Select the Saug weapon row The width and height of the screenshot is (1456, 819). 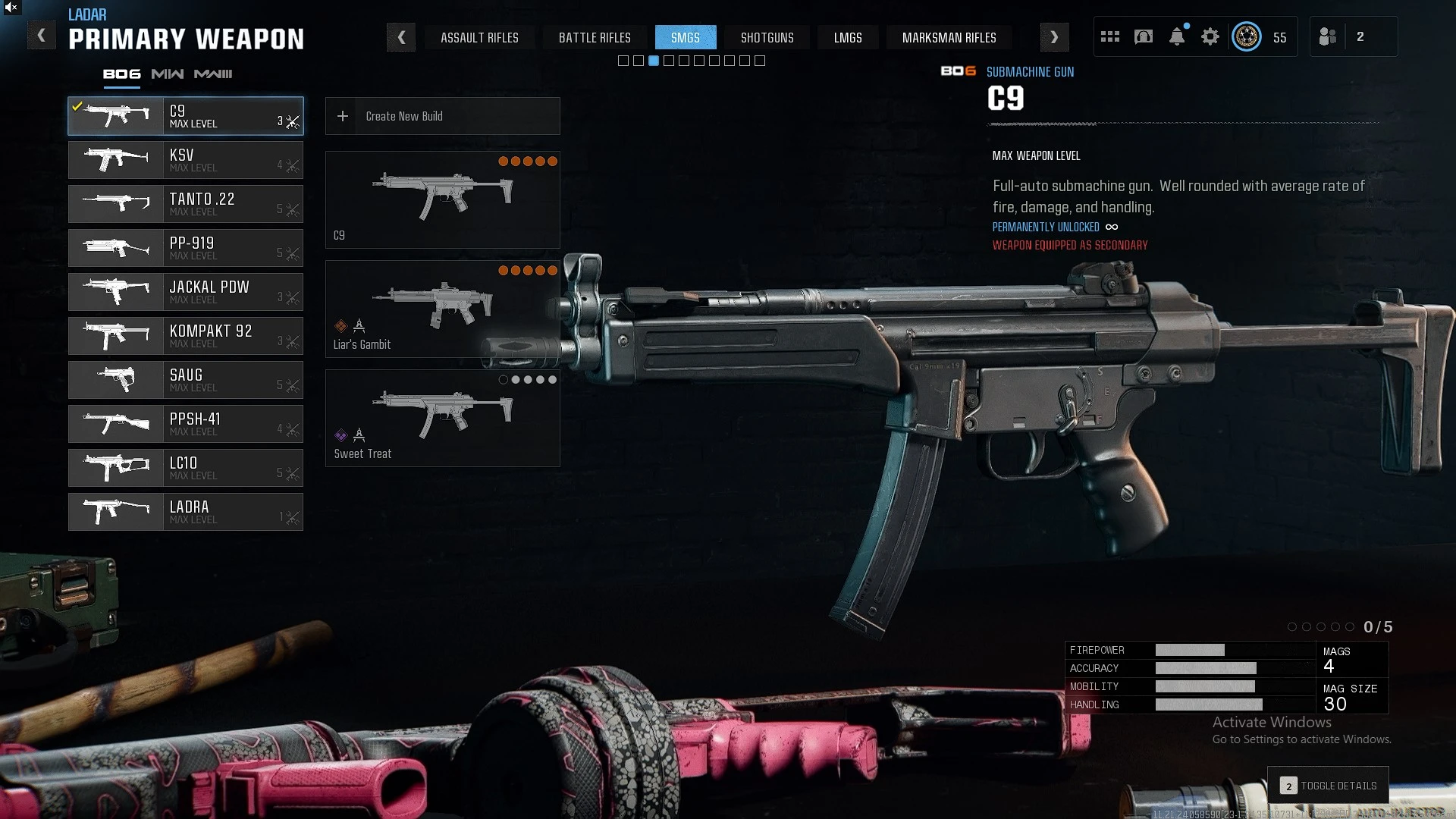pyautogui.click(x=186, y=380)
